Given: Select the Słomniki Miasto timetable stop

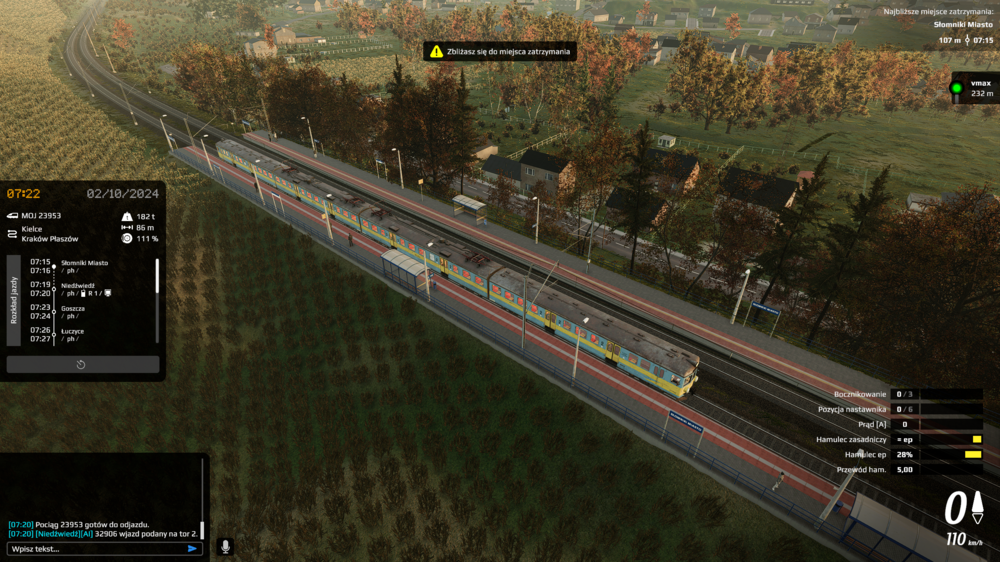Looking at the screenshot, I should point(85,263).
